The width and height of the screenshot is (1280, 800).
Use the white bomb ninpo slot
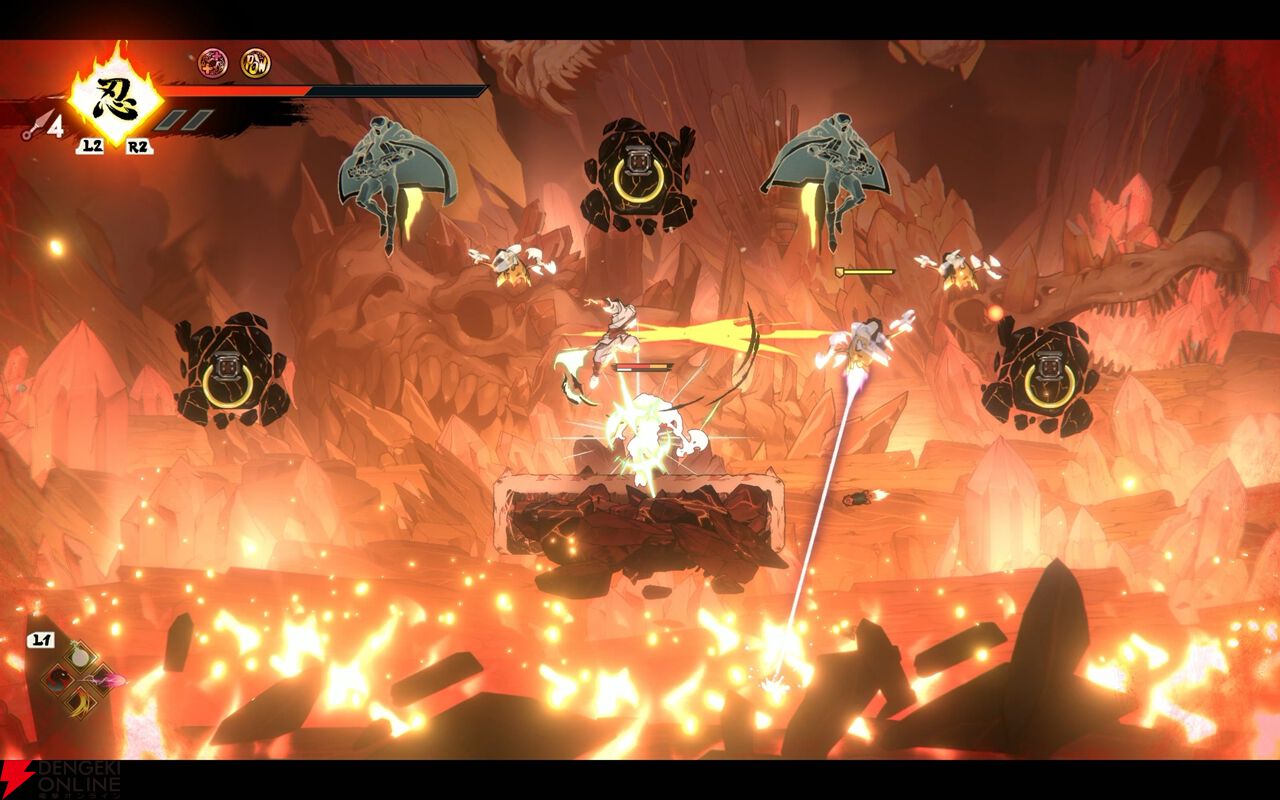coord(80,657)
